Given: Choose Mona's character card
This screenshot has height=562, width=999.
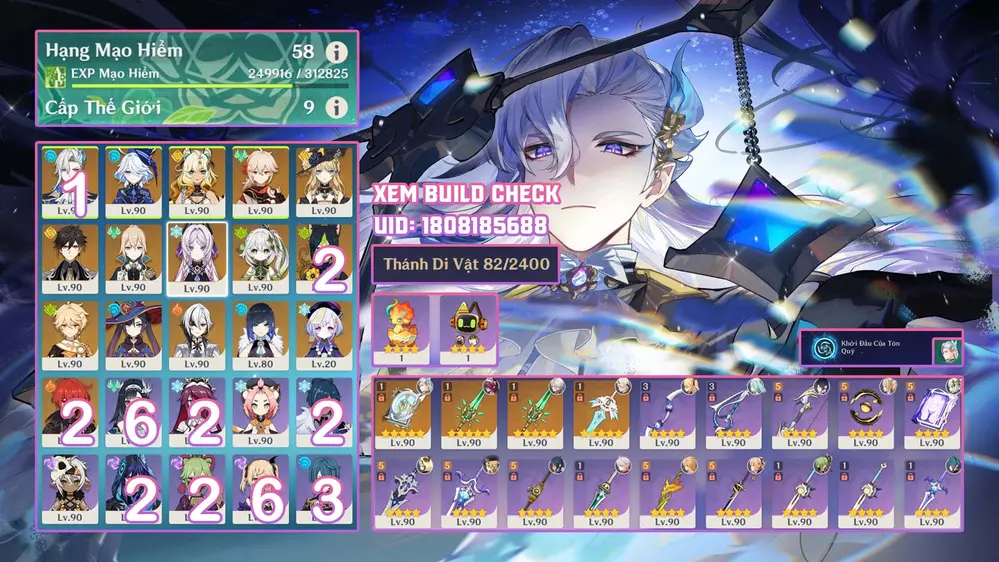Looking at the screenshot, I should pos(133,334).
